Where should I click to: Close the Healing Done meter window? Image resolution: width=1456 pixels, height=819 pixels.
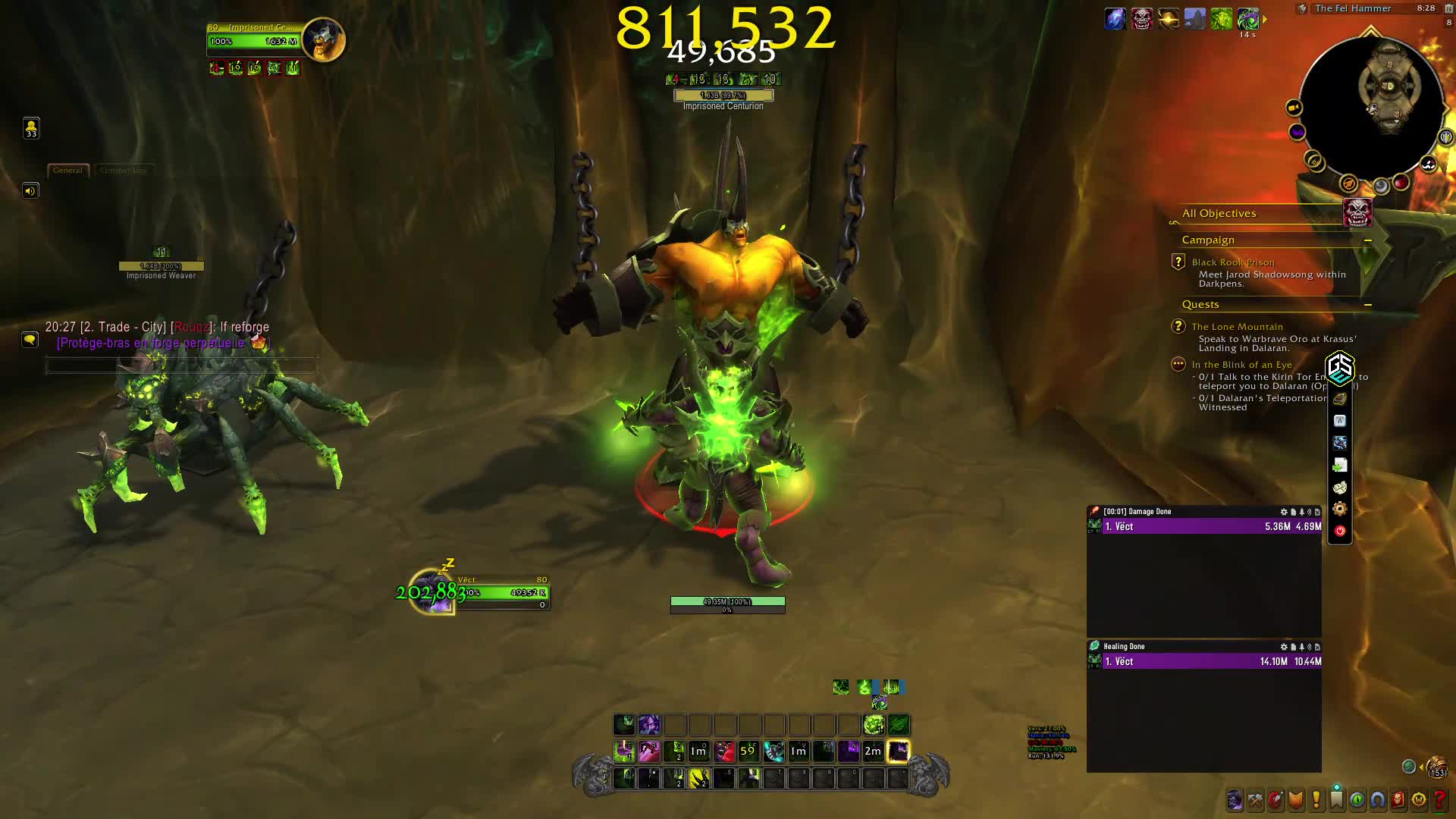click(x=1317, y=647)
